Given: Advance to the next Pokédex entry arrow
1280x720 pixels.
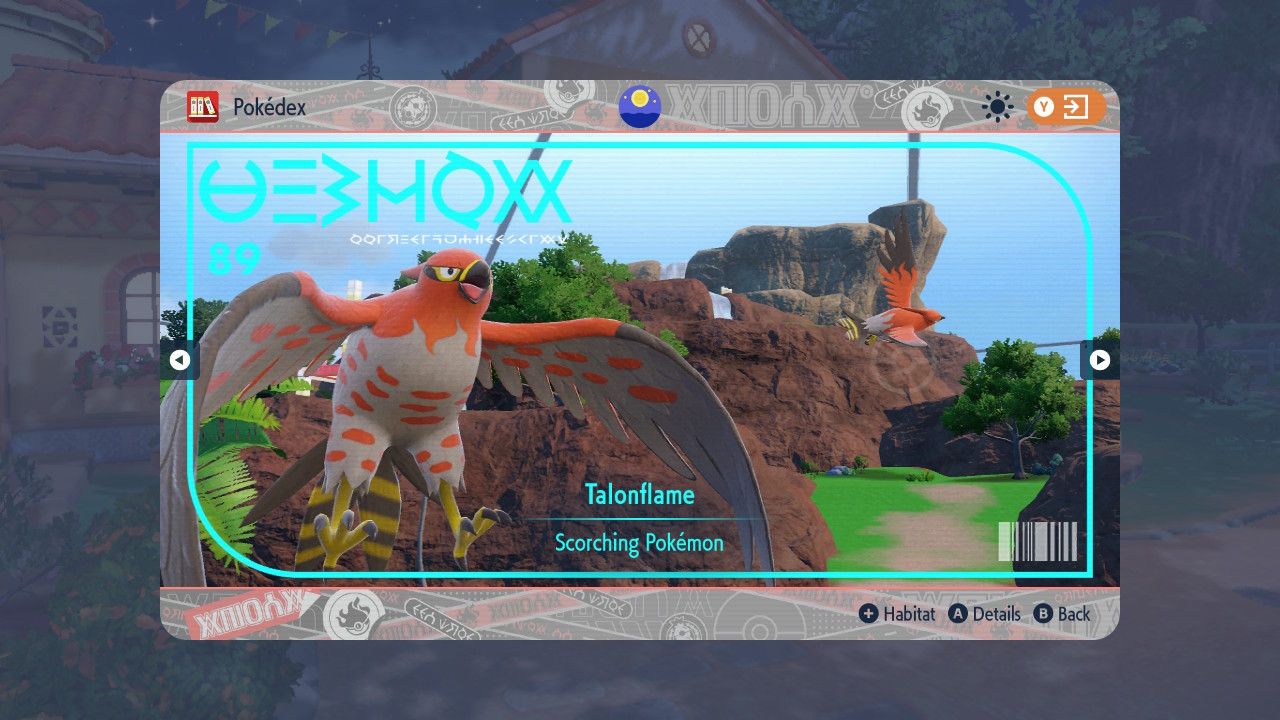Looking at the screenshot, I should (x=1099, y=360).
